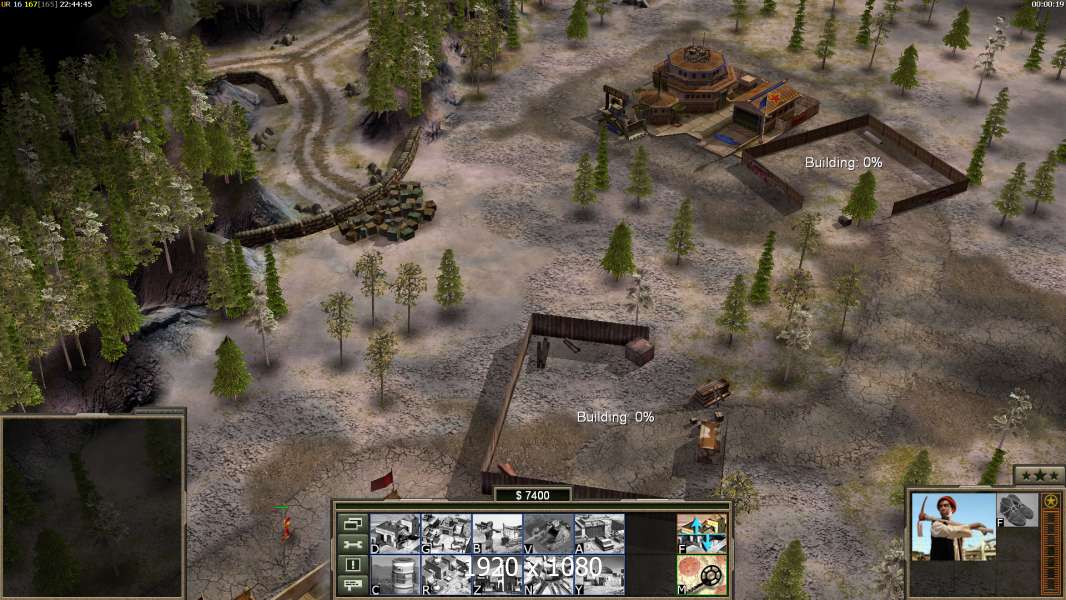The height and width of the screenshot is (600, 1066).
Task: Open the three-star general powers button
Action: (1039, 475)
